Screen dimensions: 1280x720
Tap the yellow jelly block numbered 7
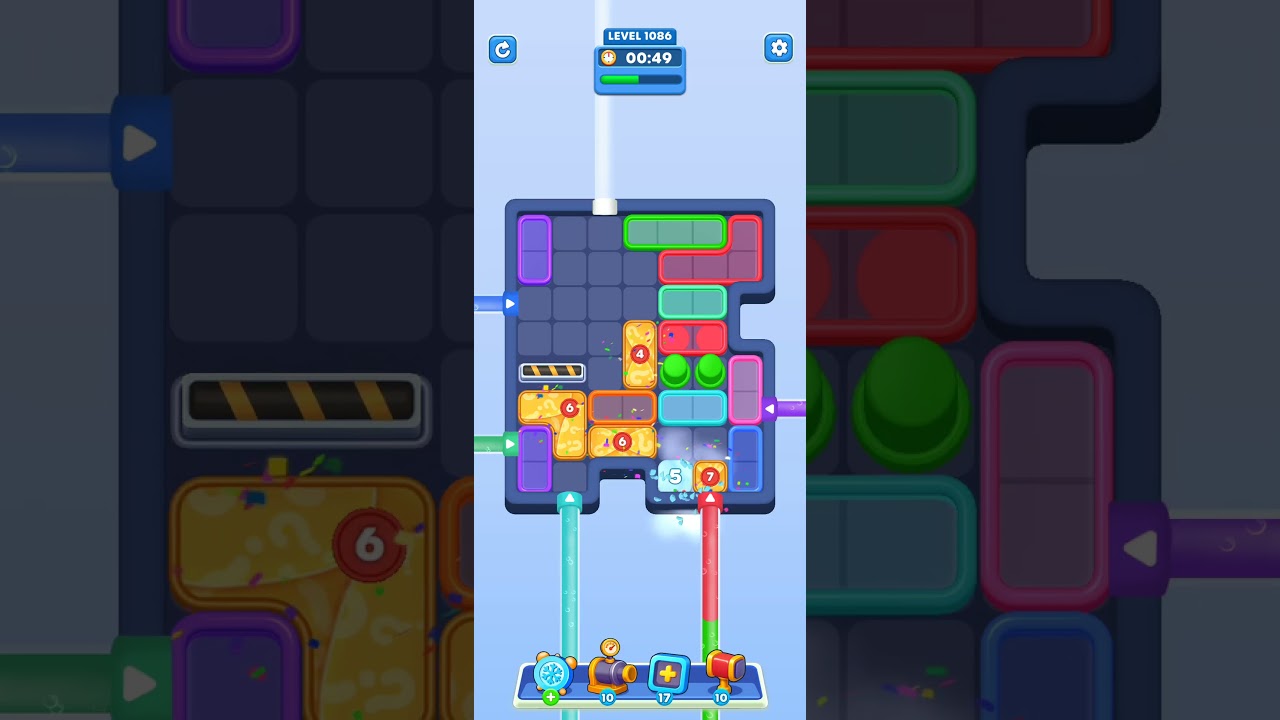click(710, 478)
